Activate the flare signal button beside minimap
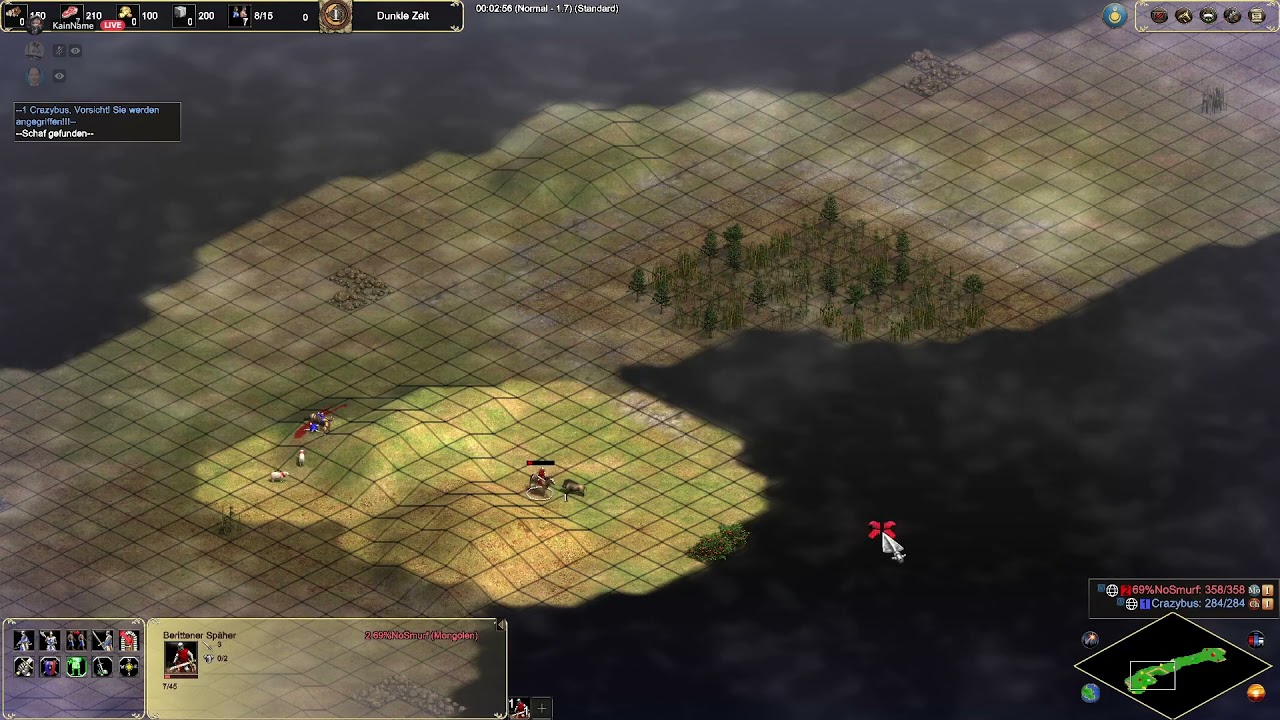 [x=1090, y=640]
